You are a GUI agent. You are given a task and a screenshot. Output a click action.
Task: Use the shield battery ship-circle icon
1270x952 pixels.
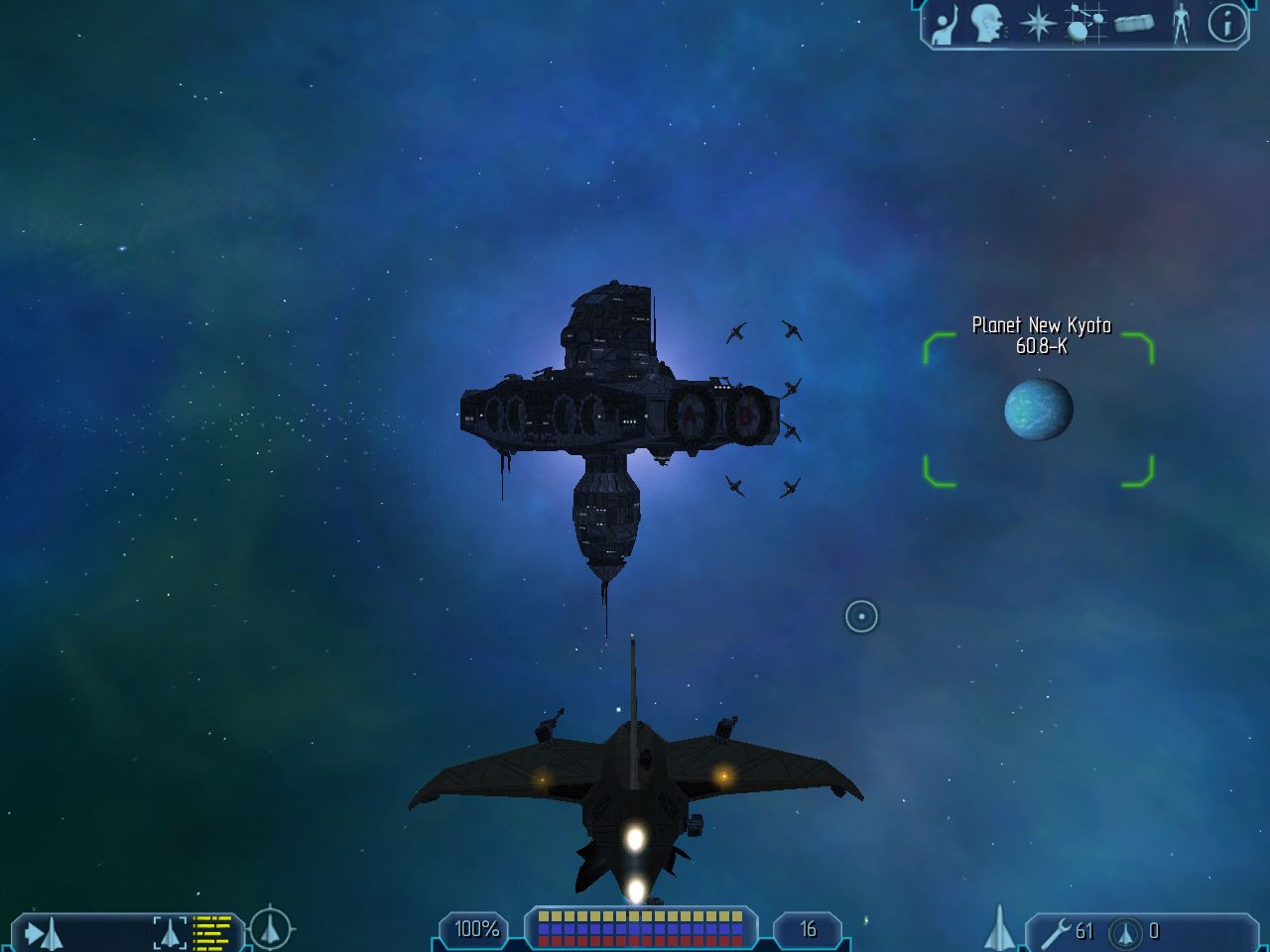(1125, 932)
